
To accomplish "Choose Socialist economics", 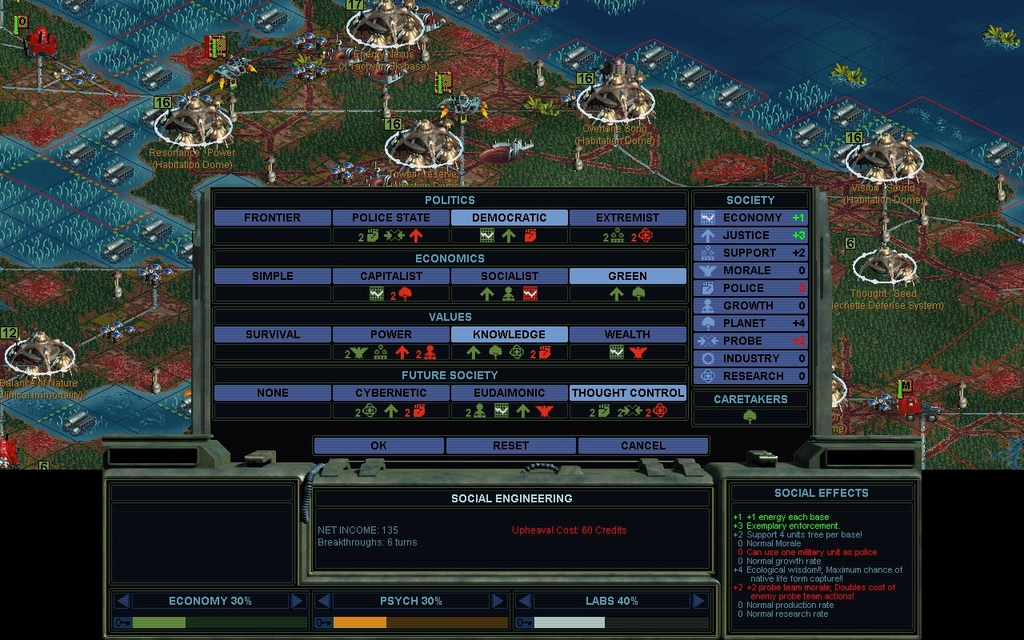I will pyautogui.click(x=509, y=276).
